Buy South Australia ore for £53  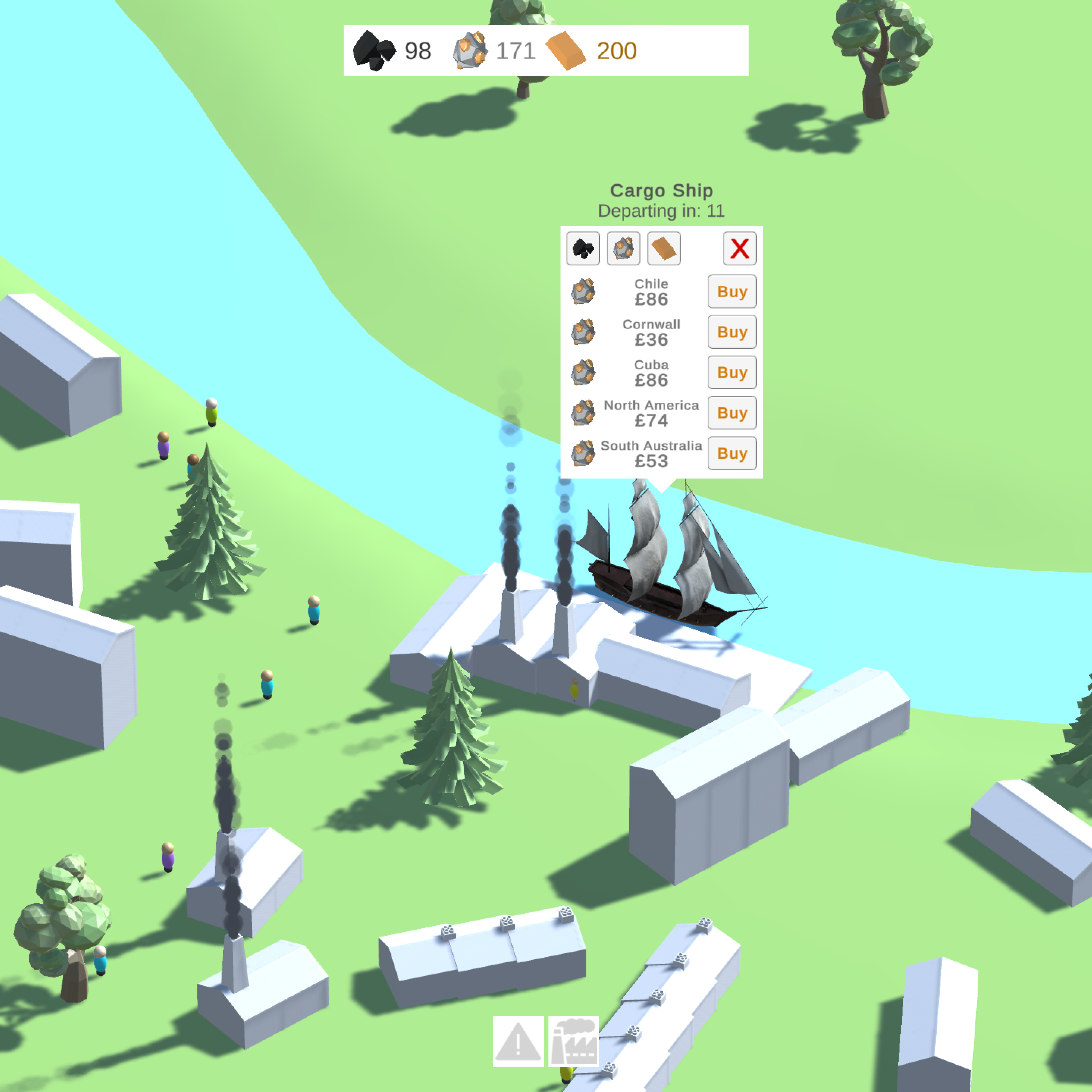point(731,453)
